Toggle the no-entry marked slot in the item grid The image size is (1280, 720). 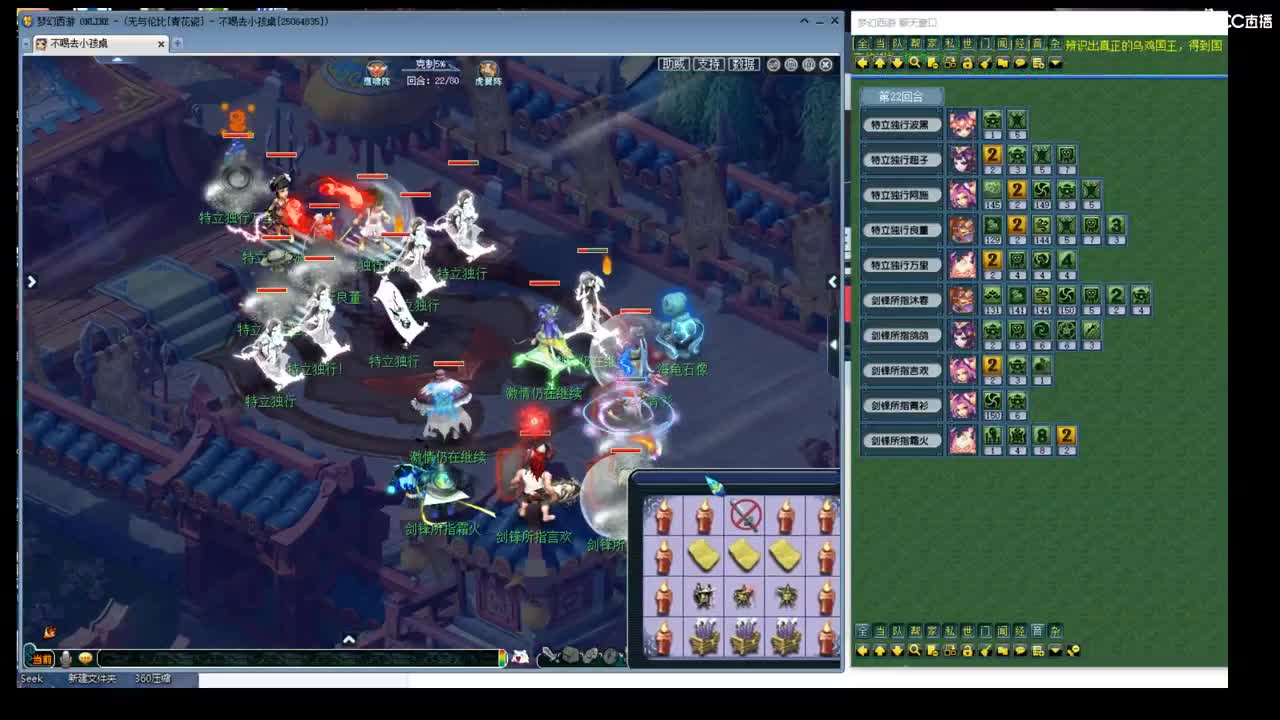coord(745,513)
